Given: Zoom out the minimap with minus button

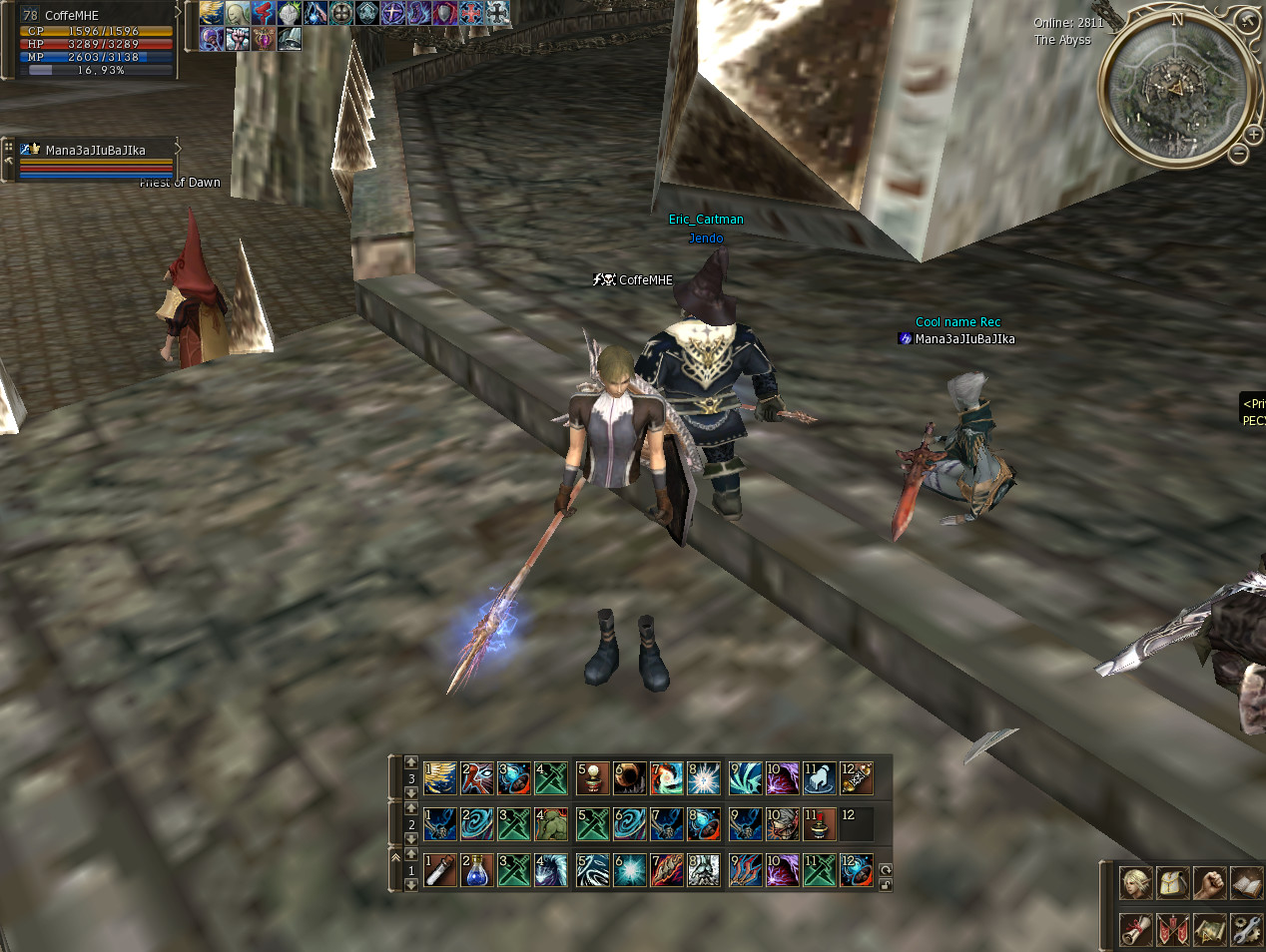Looking at the screenshot, I should [x=1239, y=154].
